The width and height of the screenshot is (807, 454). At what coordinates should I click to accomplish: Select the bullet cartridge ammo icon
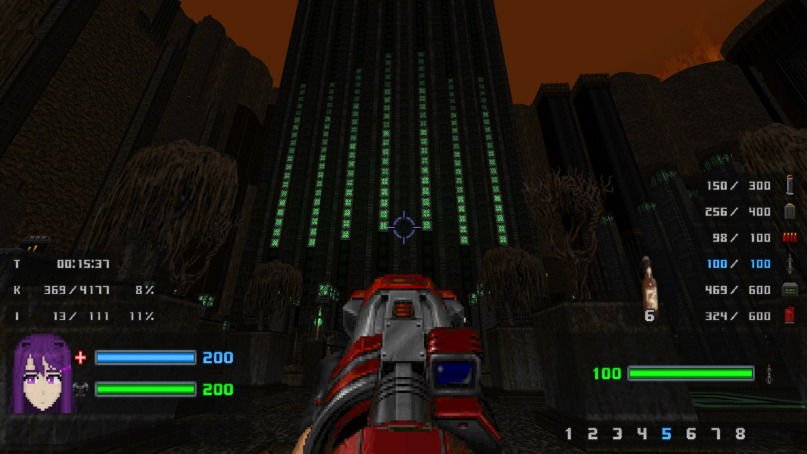point(790,185)
